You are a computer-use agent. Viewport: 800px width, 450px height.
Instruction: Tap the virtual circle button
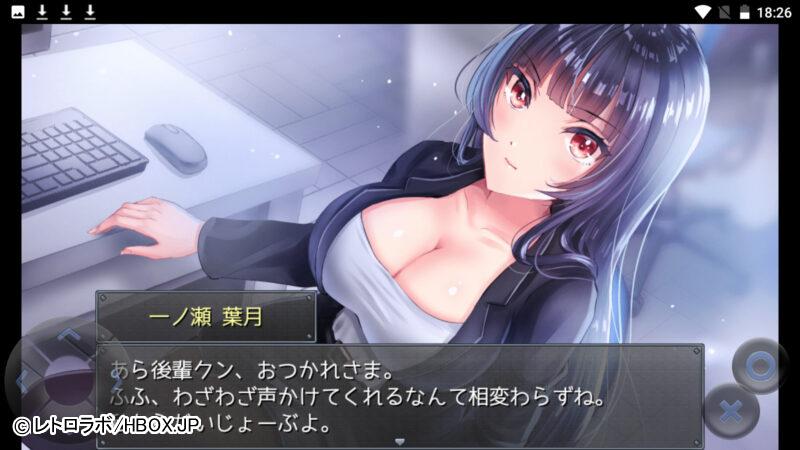coord(761,367)
